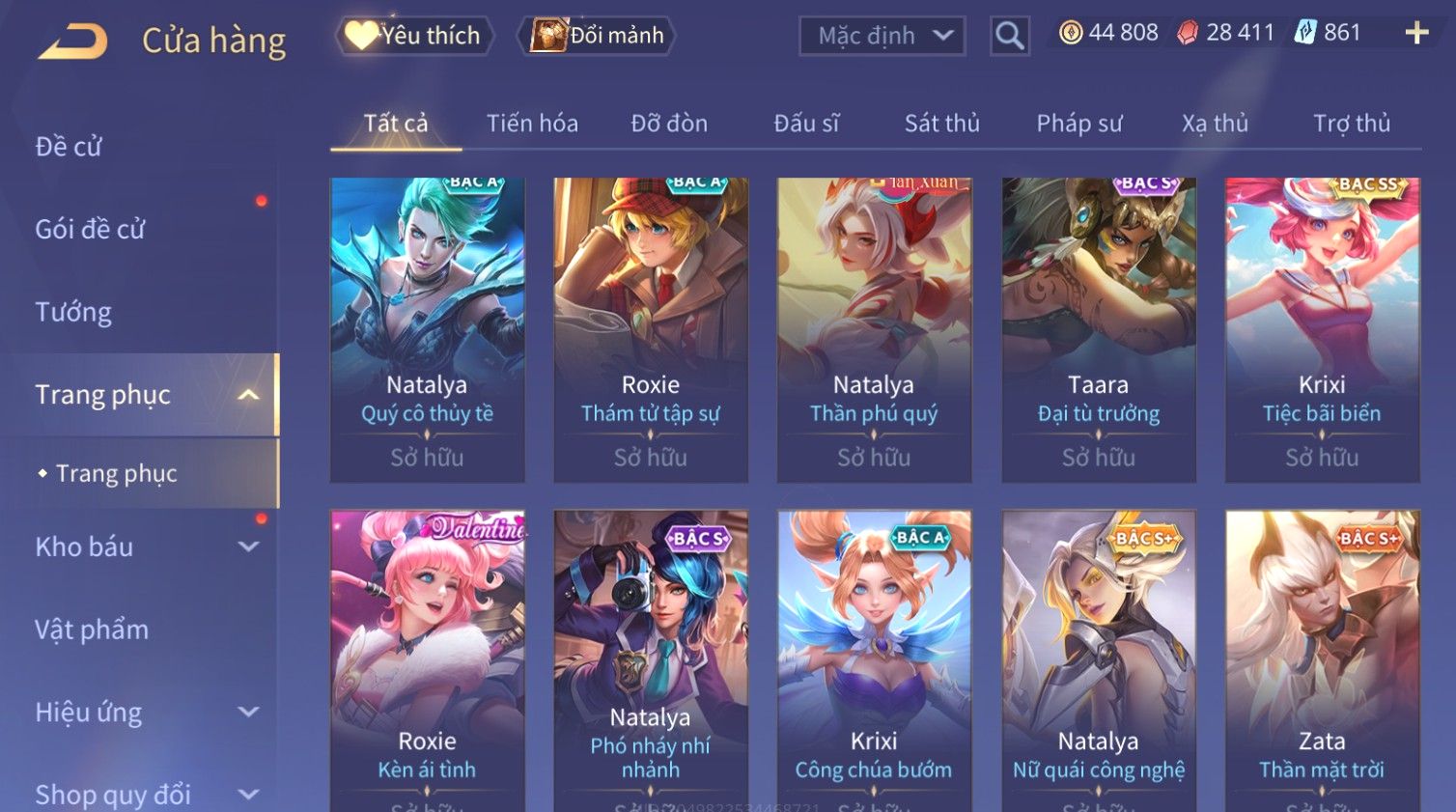Select the Pháp sư tab
Viewport: 1456px width, 812px height.
click(x=1079, y=124)
